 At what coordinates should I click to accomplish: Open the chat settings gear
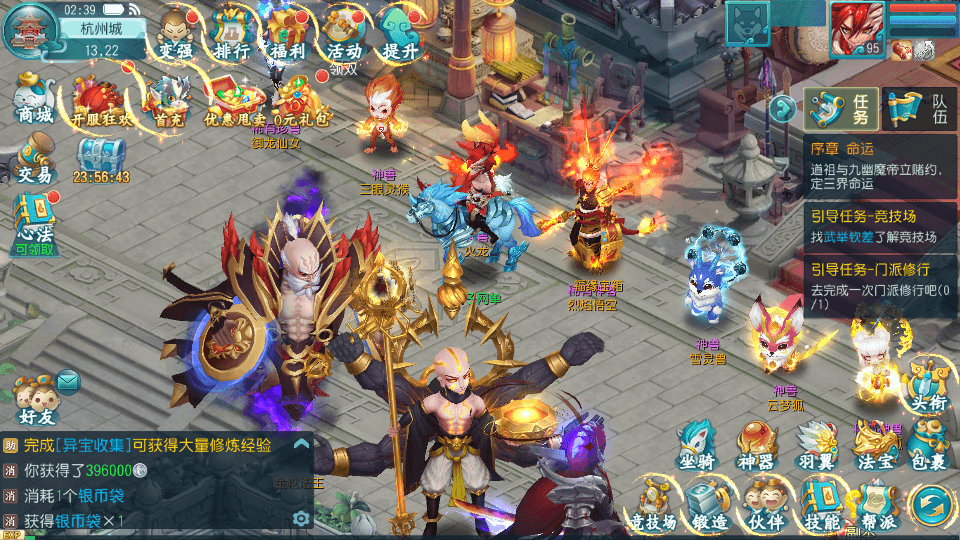(x=300, y=518)
